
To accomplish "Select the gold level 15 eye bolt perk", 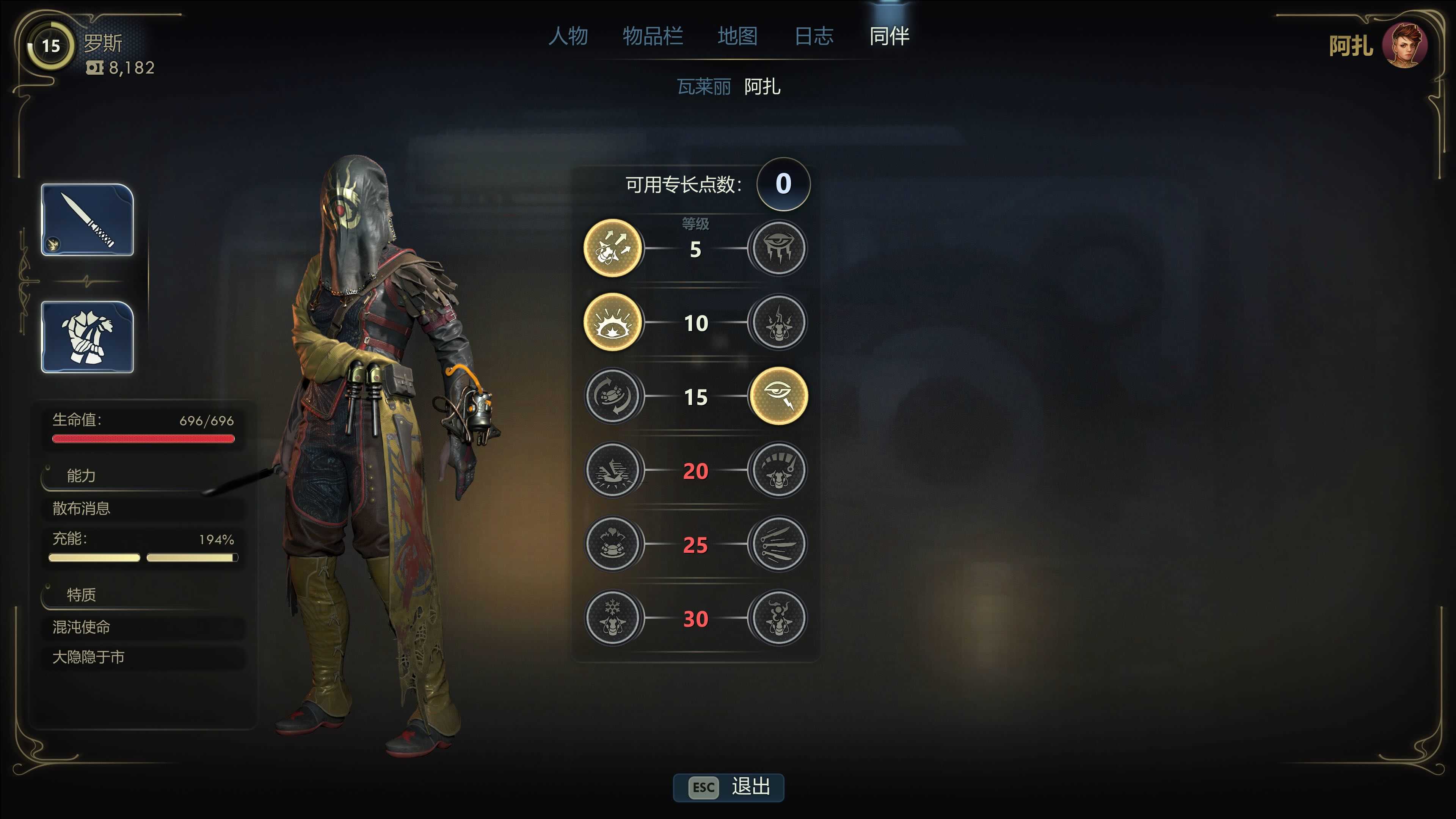I will pyautogui.click(x=778, y=396).
